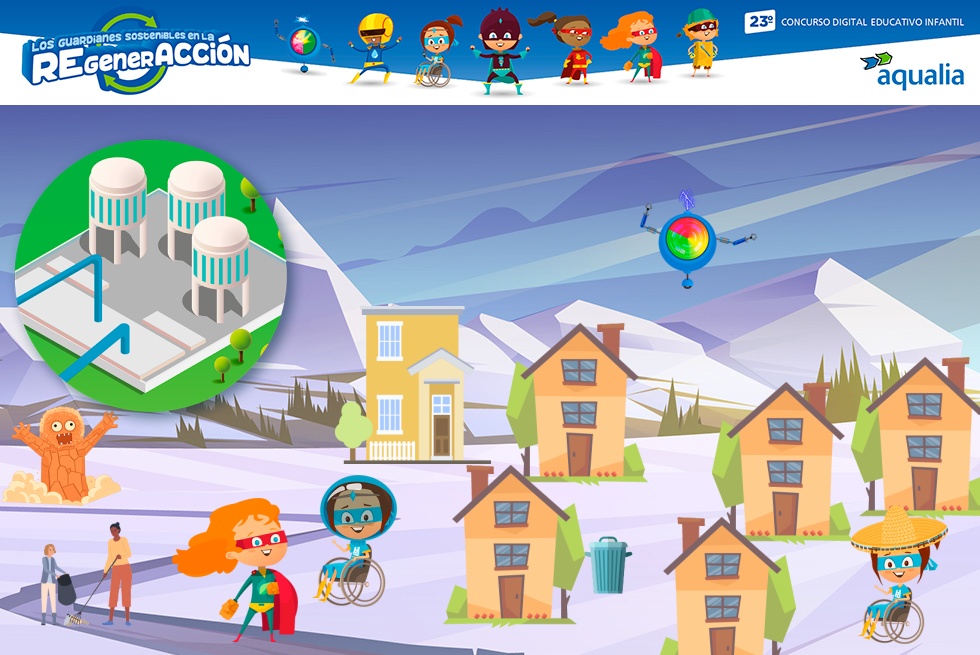Open the aqualia logo link
Viewport: 980px width, 655px height.
click(x=911, y=70)
